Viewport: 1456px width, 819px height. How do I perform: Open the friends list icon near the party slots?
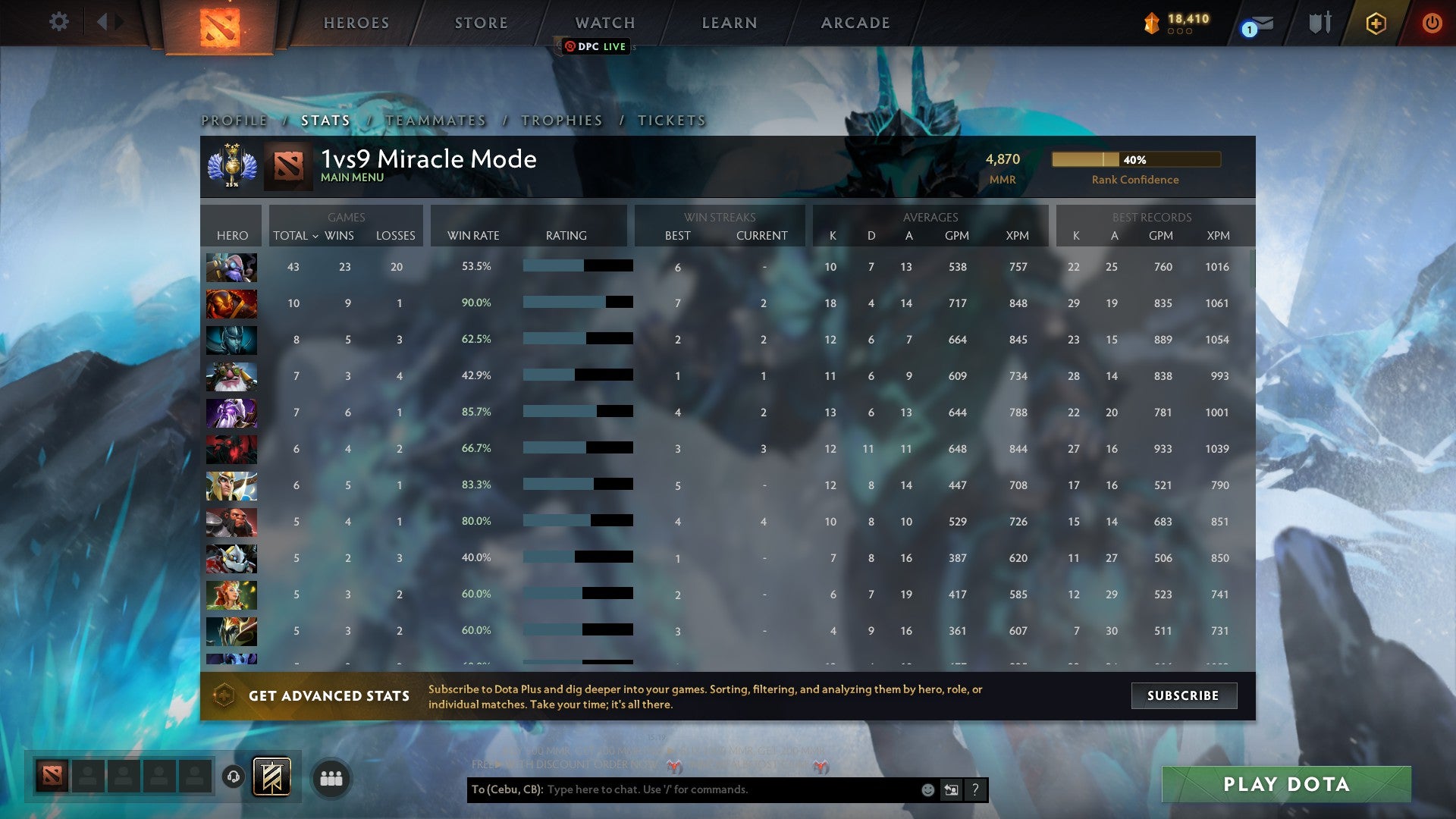coord(330,777)
